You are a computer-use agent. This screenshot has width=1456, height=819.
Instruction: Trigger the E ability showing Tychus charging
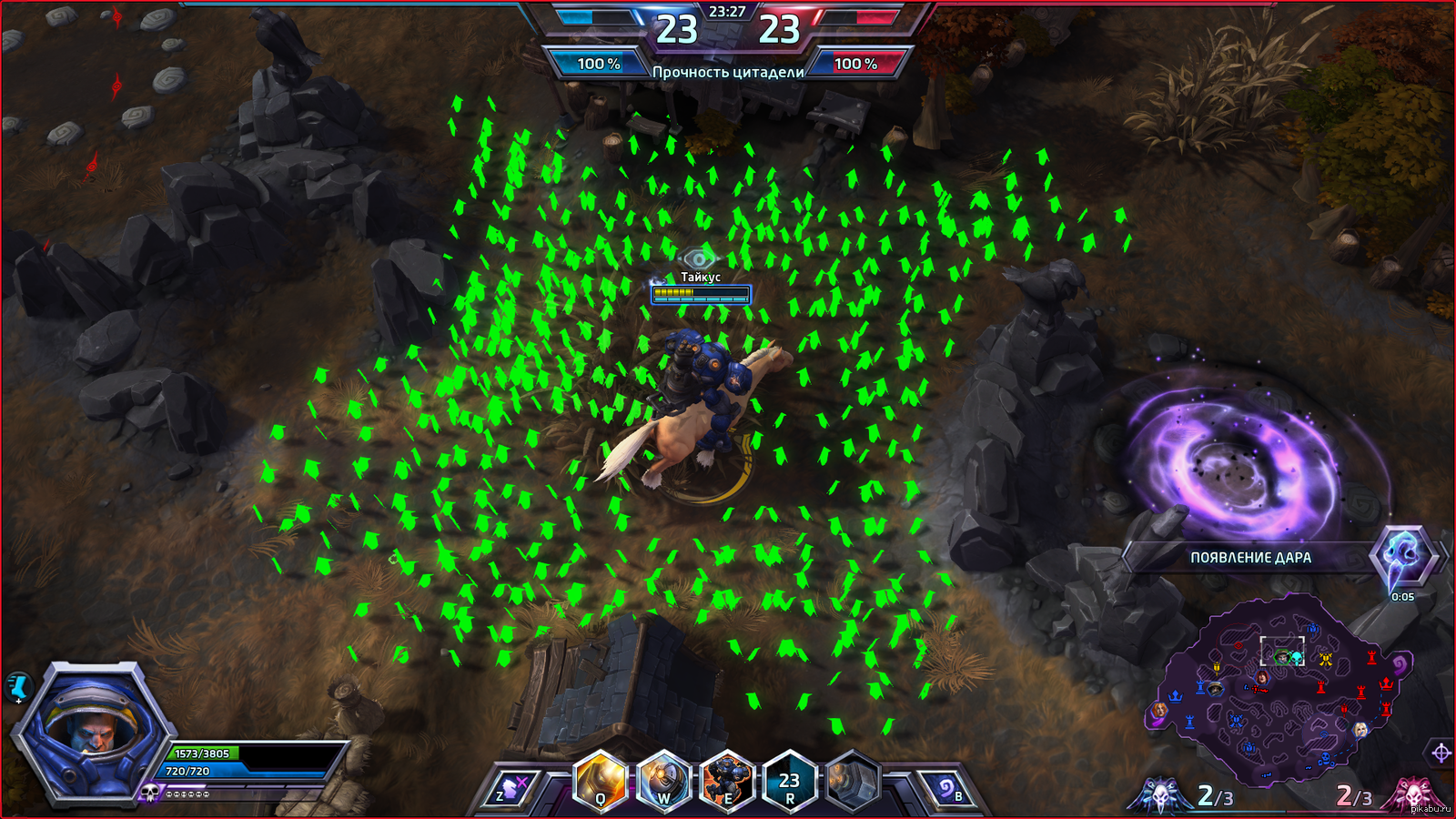[x=727, y=783]
